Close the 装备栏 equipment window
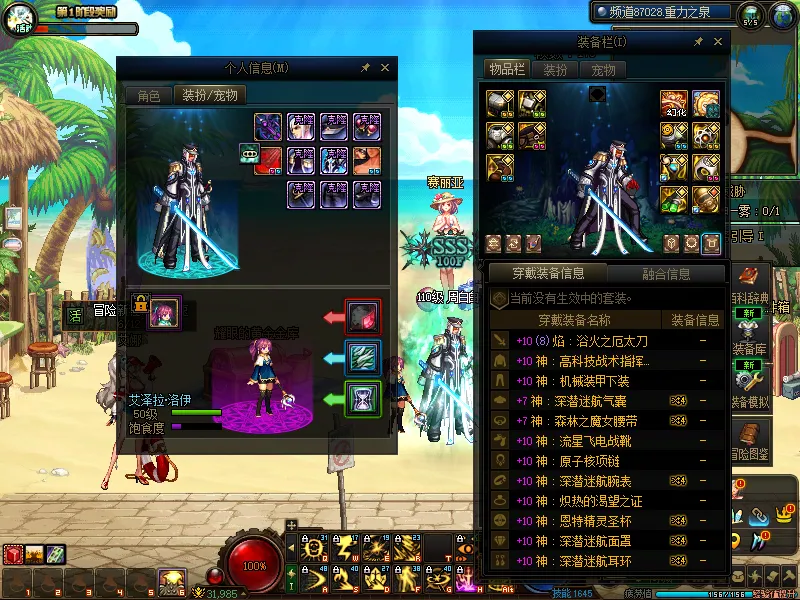This screenshot has width=800, height=600. [x=718, y=43]
